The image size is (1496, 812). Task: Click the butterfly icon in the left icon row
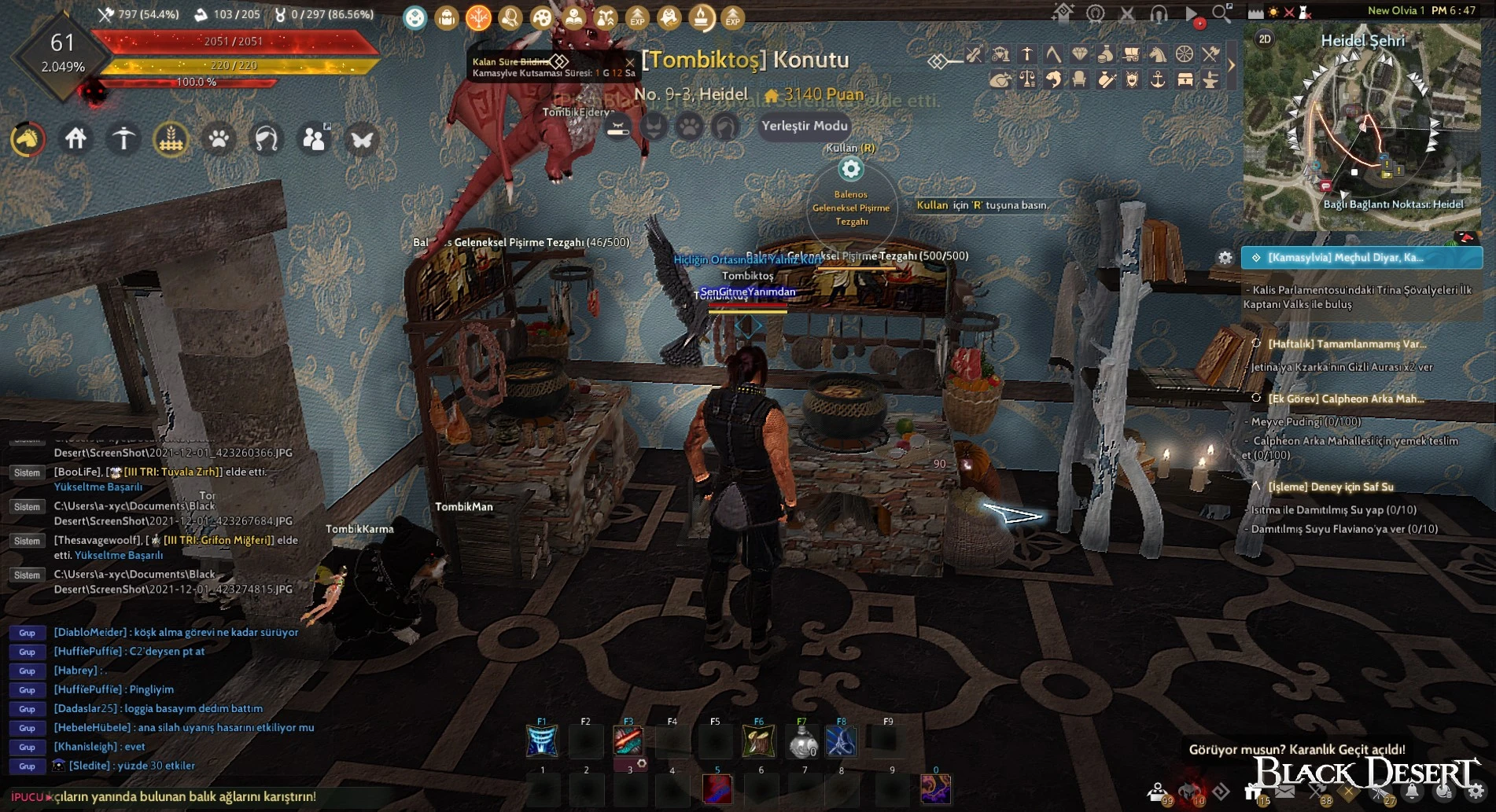[362, 140]
